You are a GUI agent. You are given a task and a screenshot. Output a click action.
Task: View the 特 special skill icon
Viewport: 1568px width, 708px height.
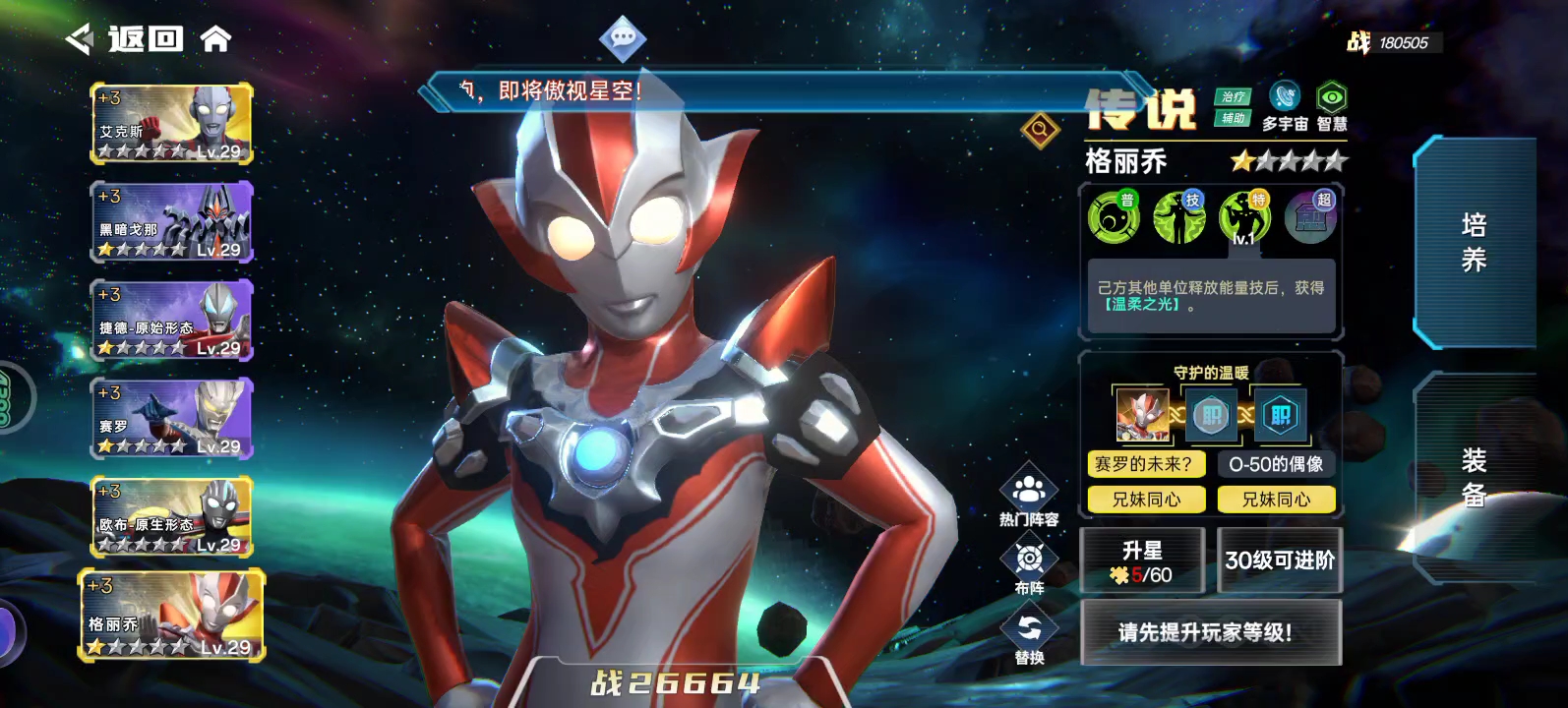(x=1244, y=217)
